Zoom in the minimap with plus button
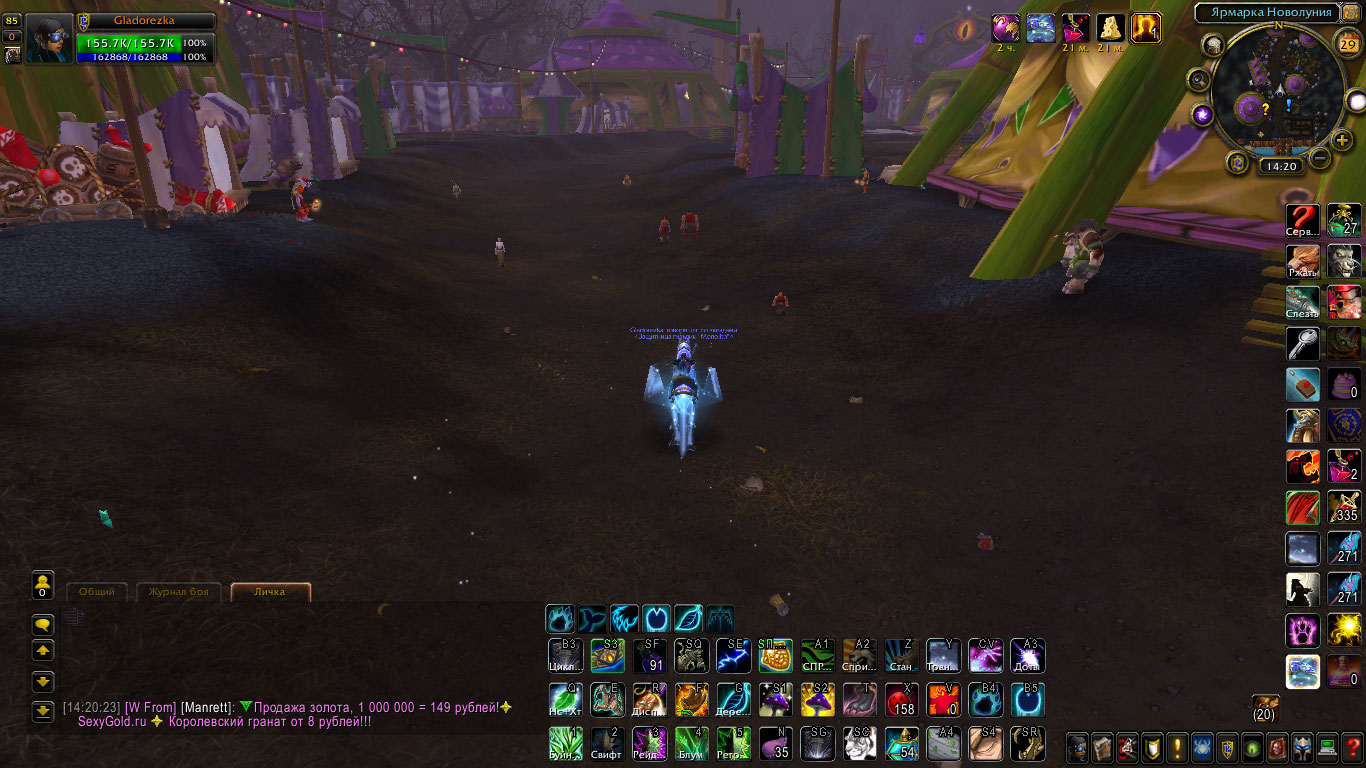 click(1342, 140)
